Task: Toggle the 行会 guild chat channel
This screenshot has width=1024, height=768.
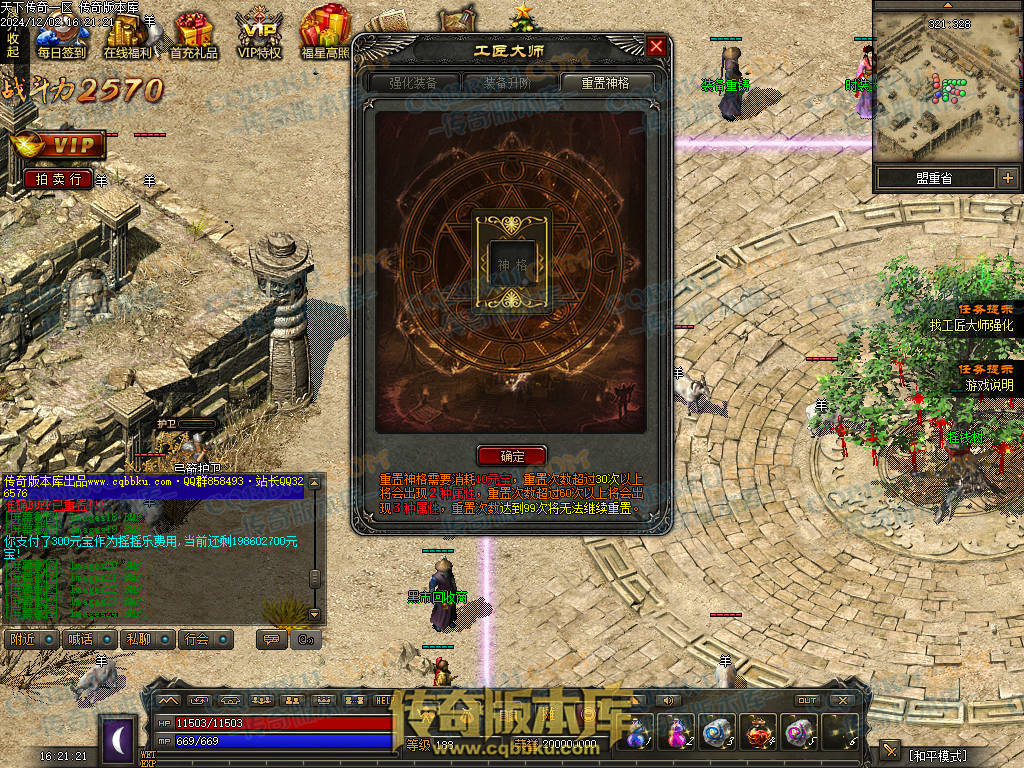Action: coord(207,639)
